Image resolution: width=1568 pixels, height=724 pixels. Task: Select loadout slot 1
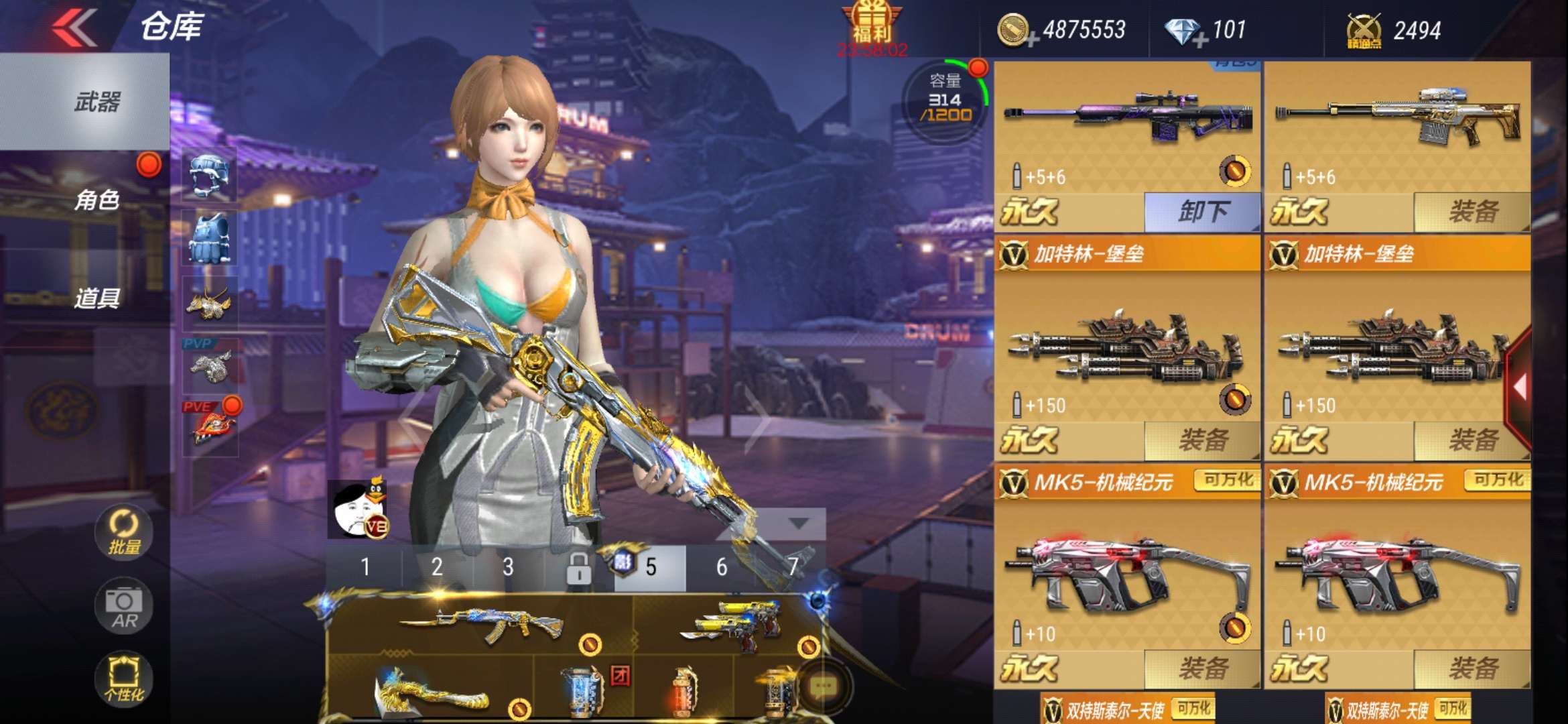coord(365,567)
